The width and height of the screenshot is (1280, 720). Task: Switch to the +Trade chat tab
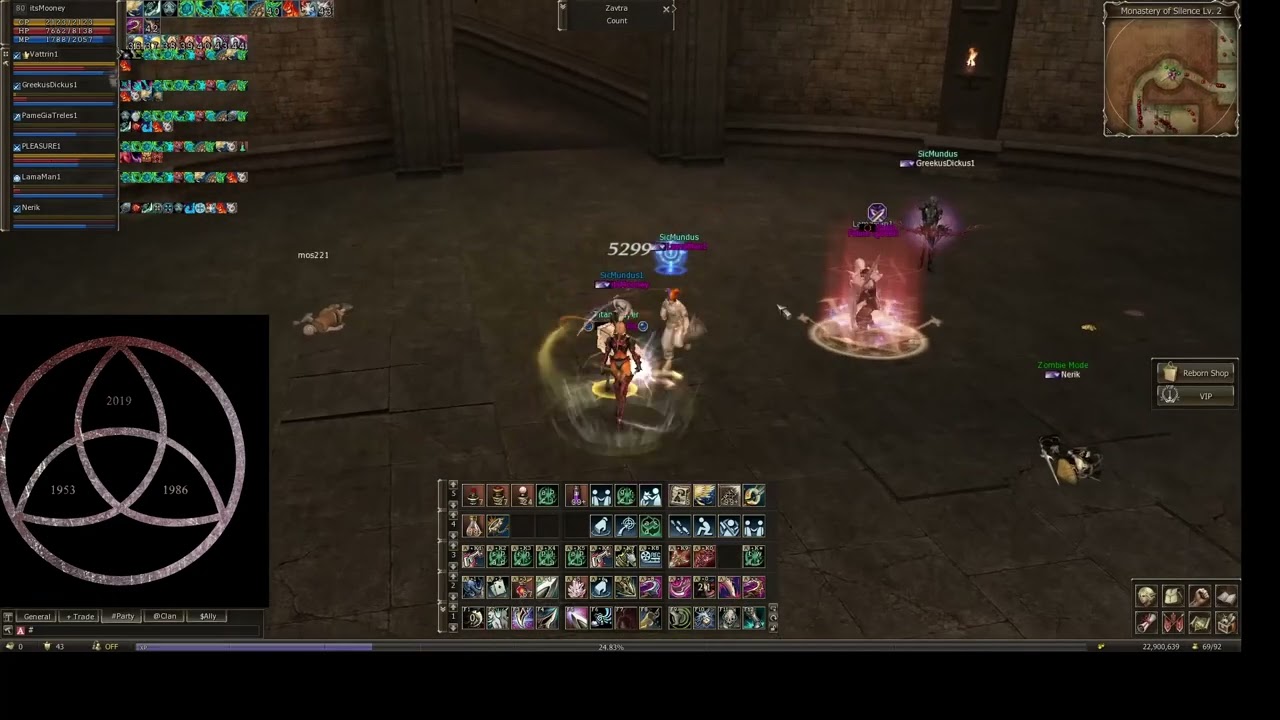(x=80, y=616)
